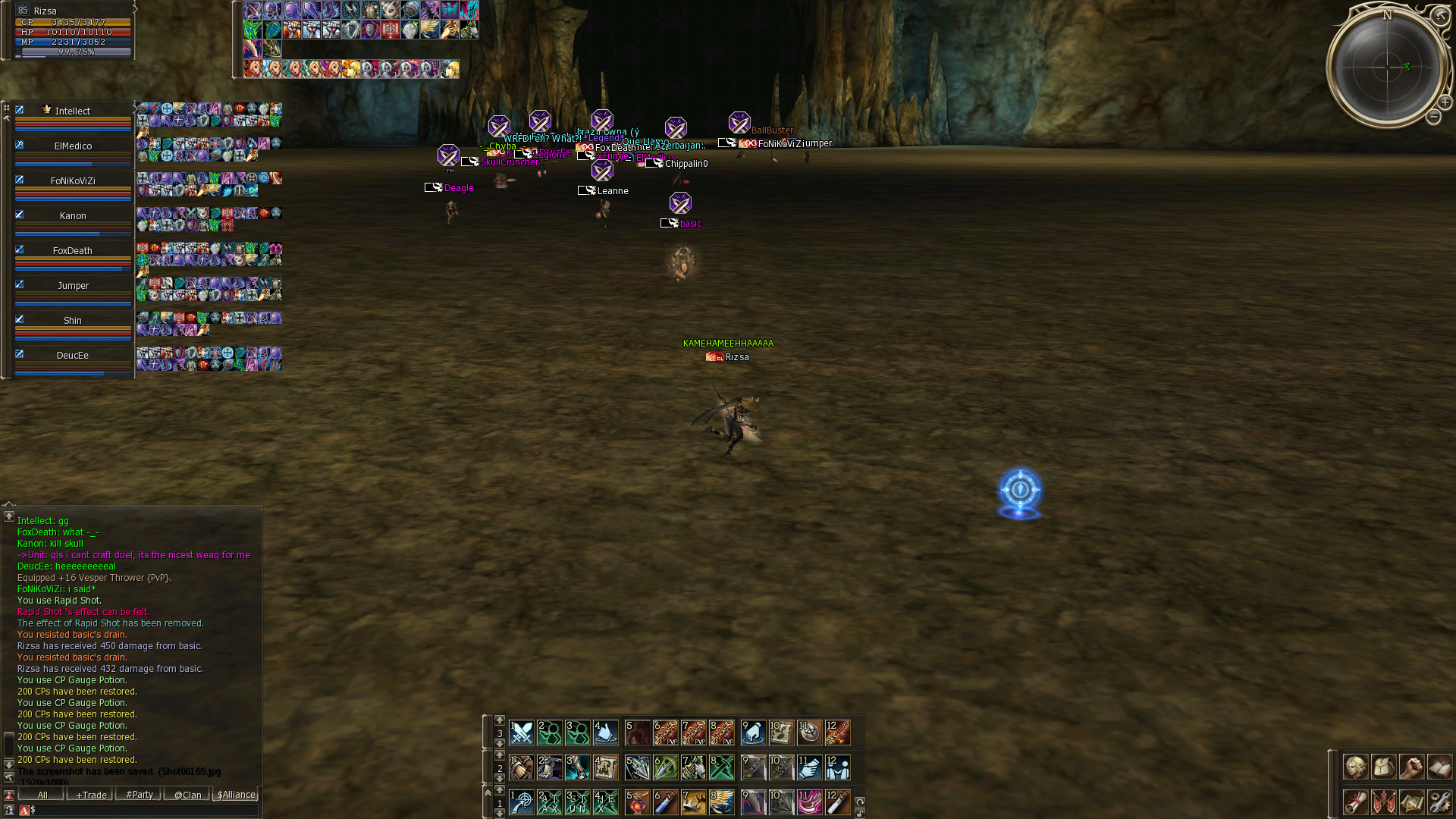
Task: Select party member ElMedico
Action: tap(73, 146)
